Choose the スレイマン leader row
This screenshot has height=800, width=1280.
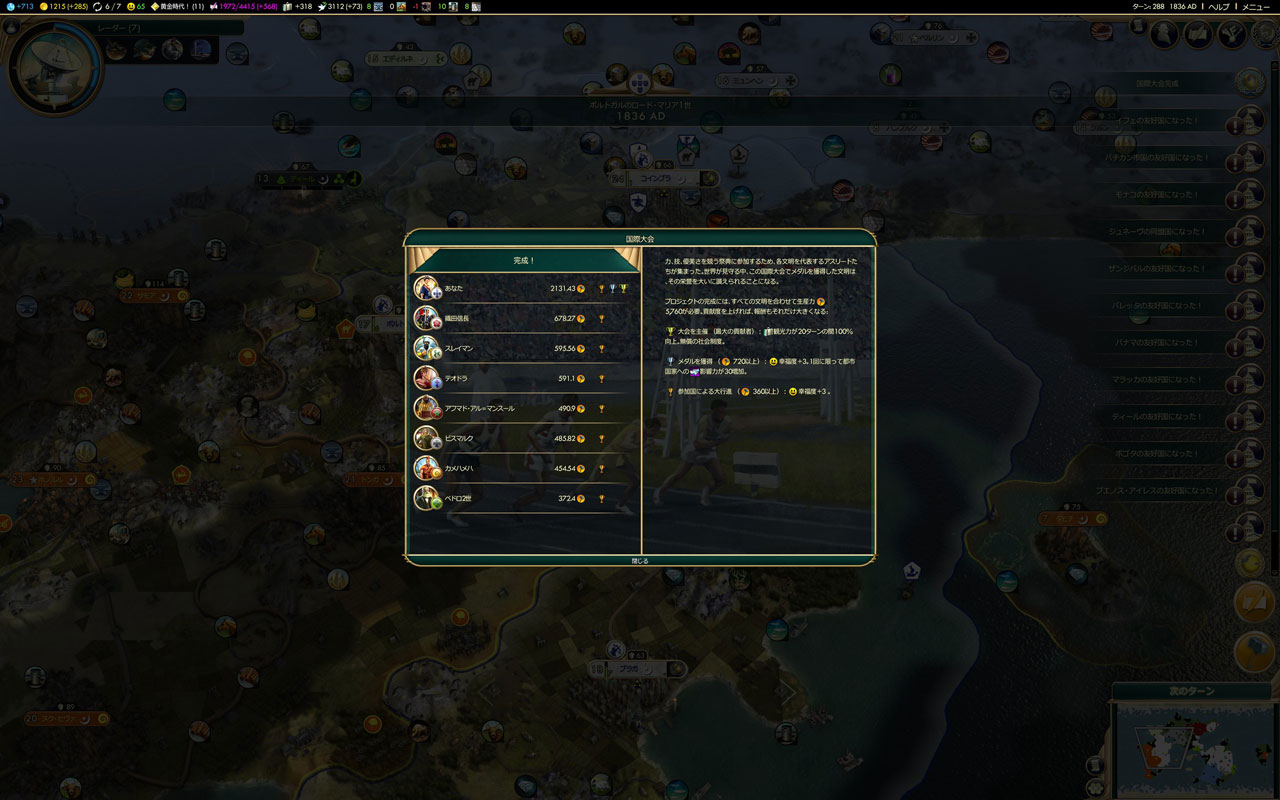(524, 348)
